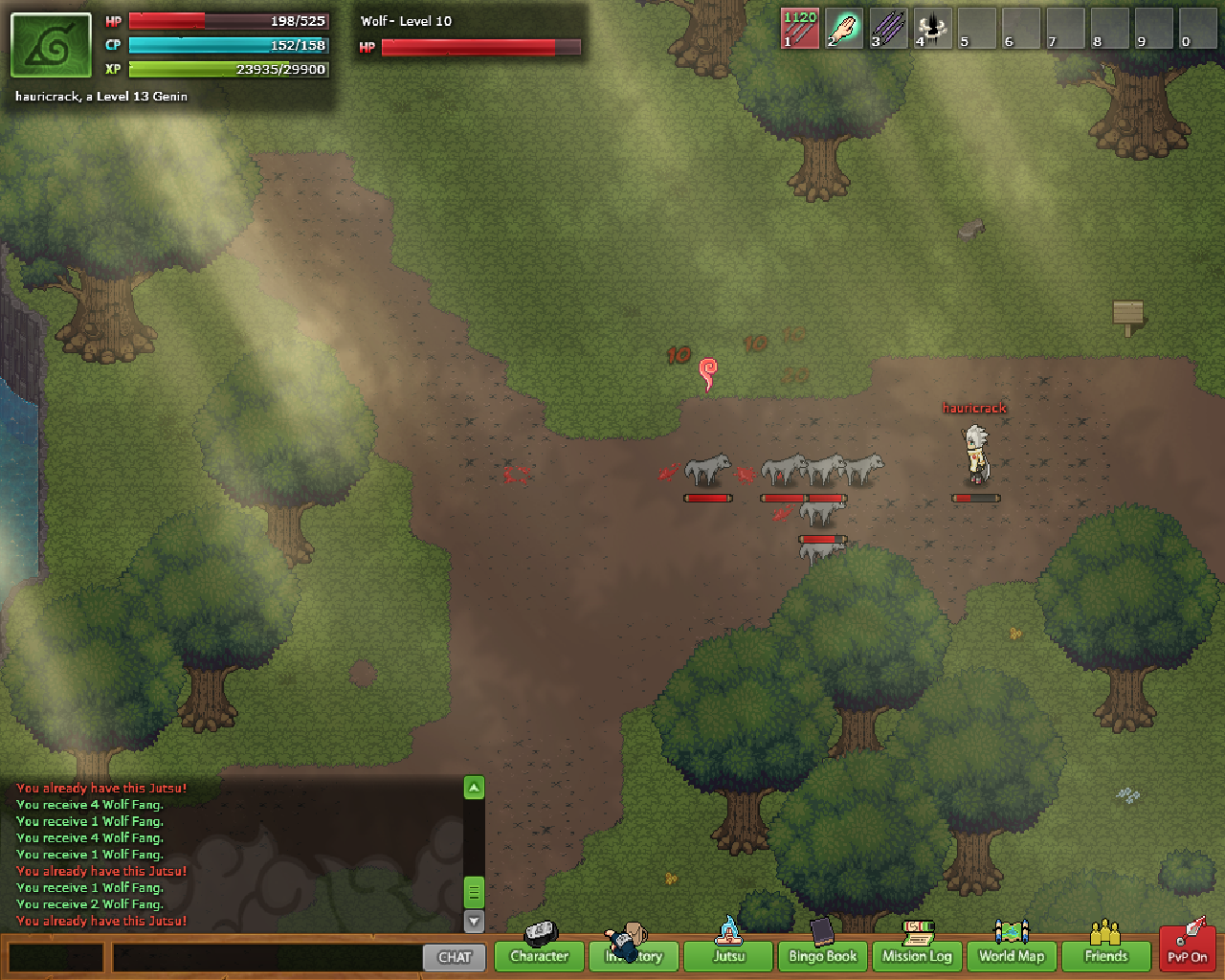Image resolution: width=1225 pixels, height=980 pixels.
Task: Click the chat log's grey down arrow
Action: coord(474,921)
